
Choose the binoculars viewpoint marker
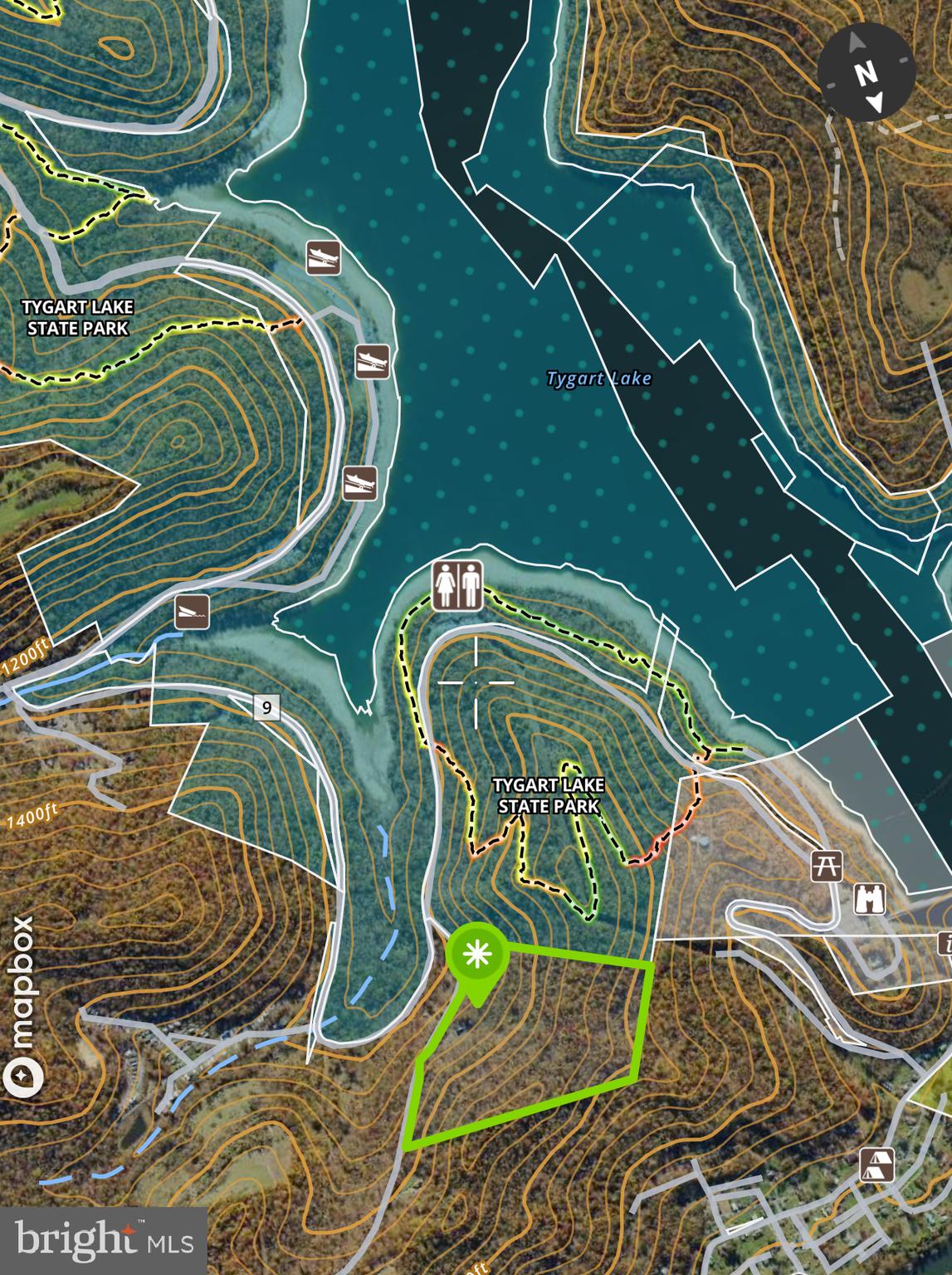pyautogui.click(x=869, y=899)
